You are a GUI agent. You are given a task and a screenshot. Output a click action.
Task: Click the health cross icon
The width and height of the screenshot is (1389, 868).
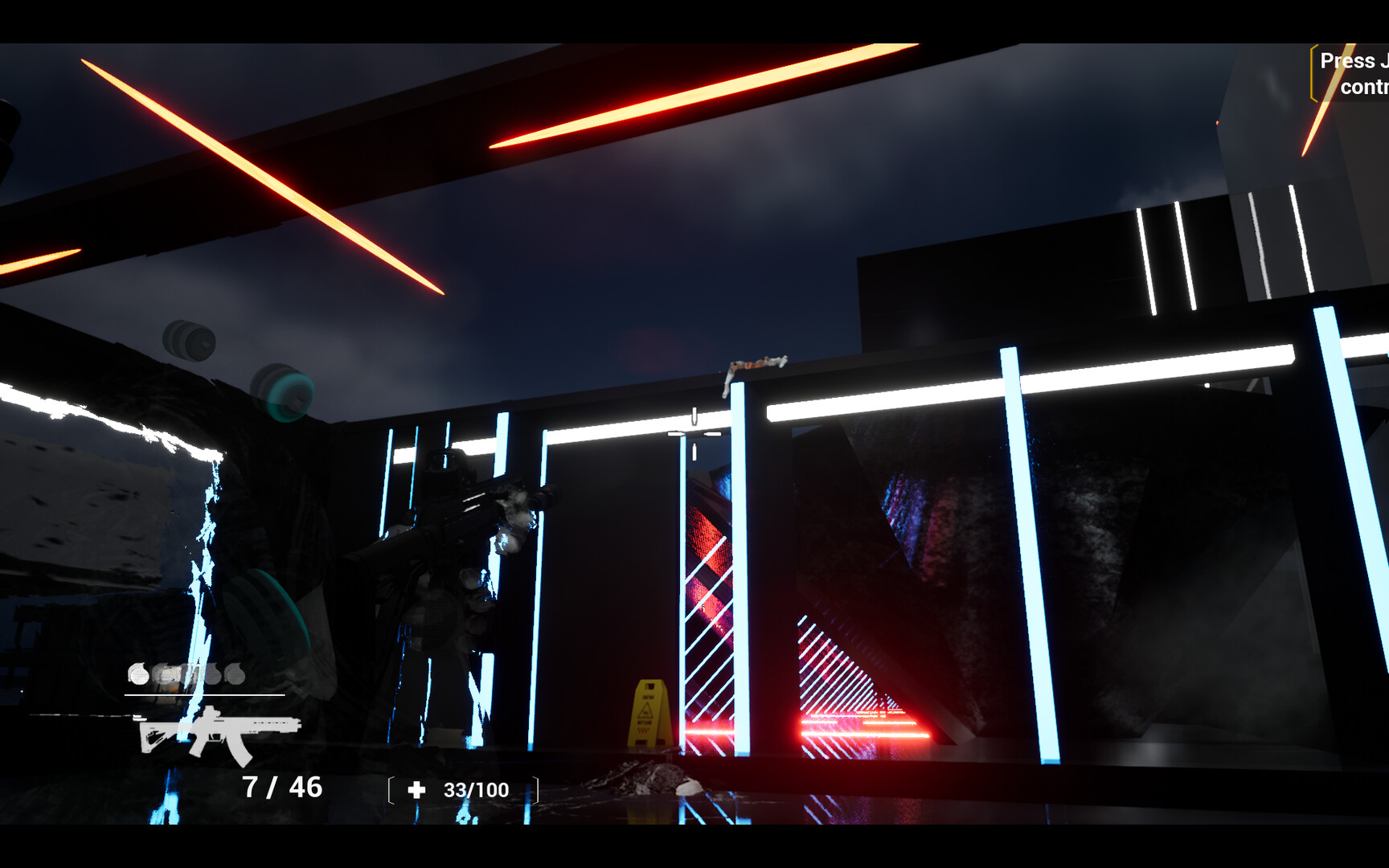point(417,788)
